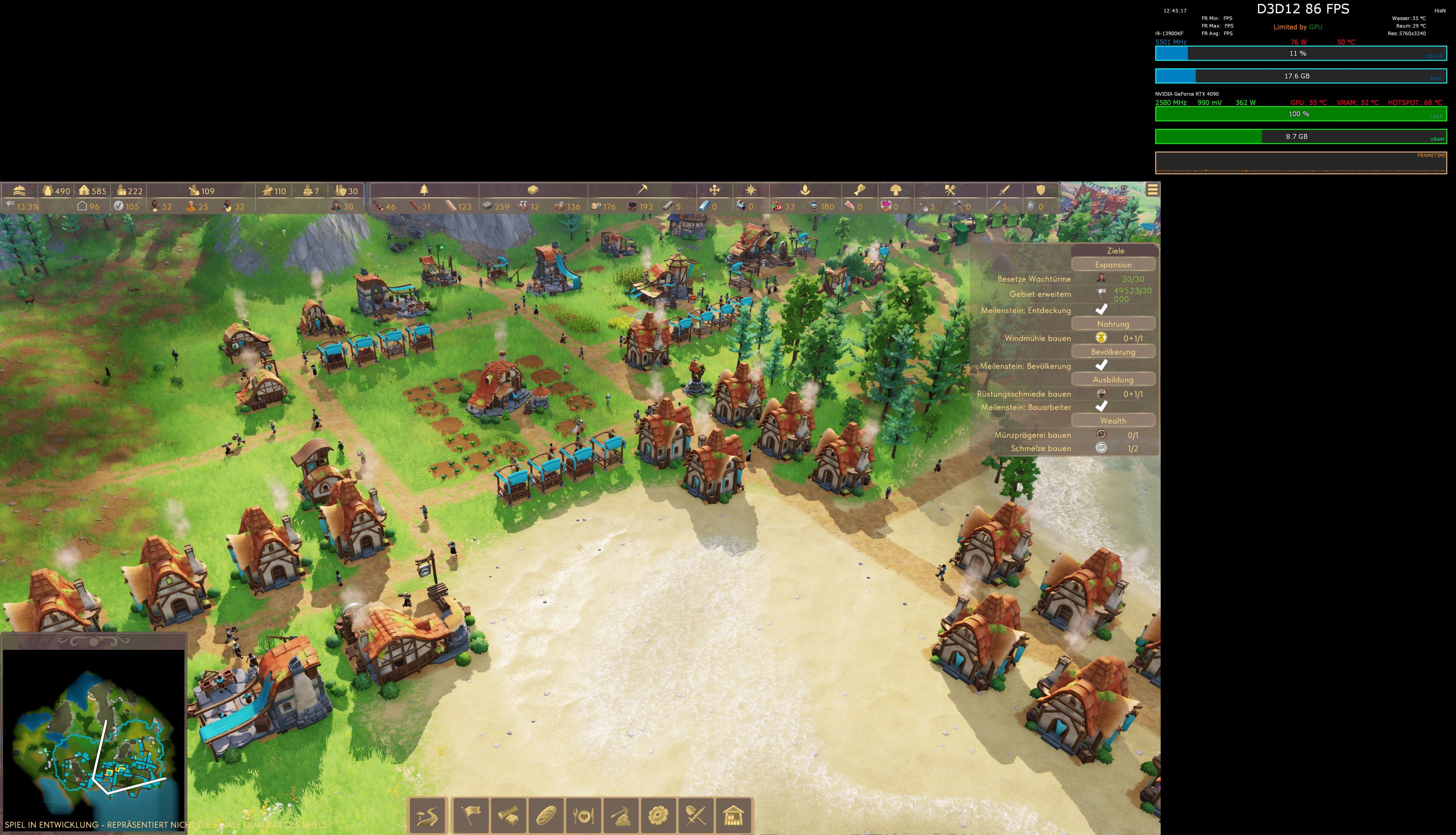Image resolution: width=1456 pixels, height=835 pixels.
Task: Switch to the Ausbildung section in Ziele
Action: coord(1114,380)
